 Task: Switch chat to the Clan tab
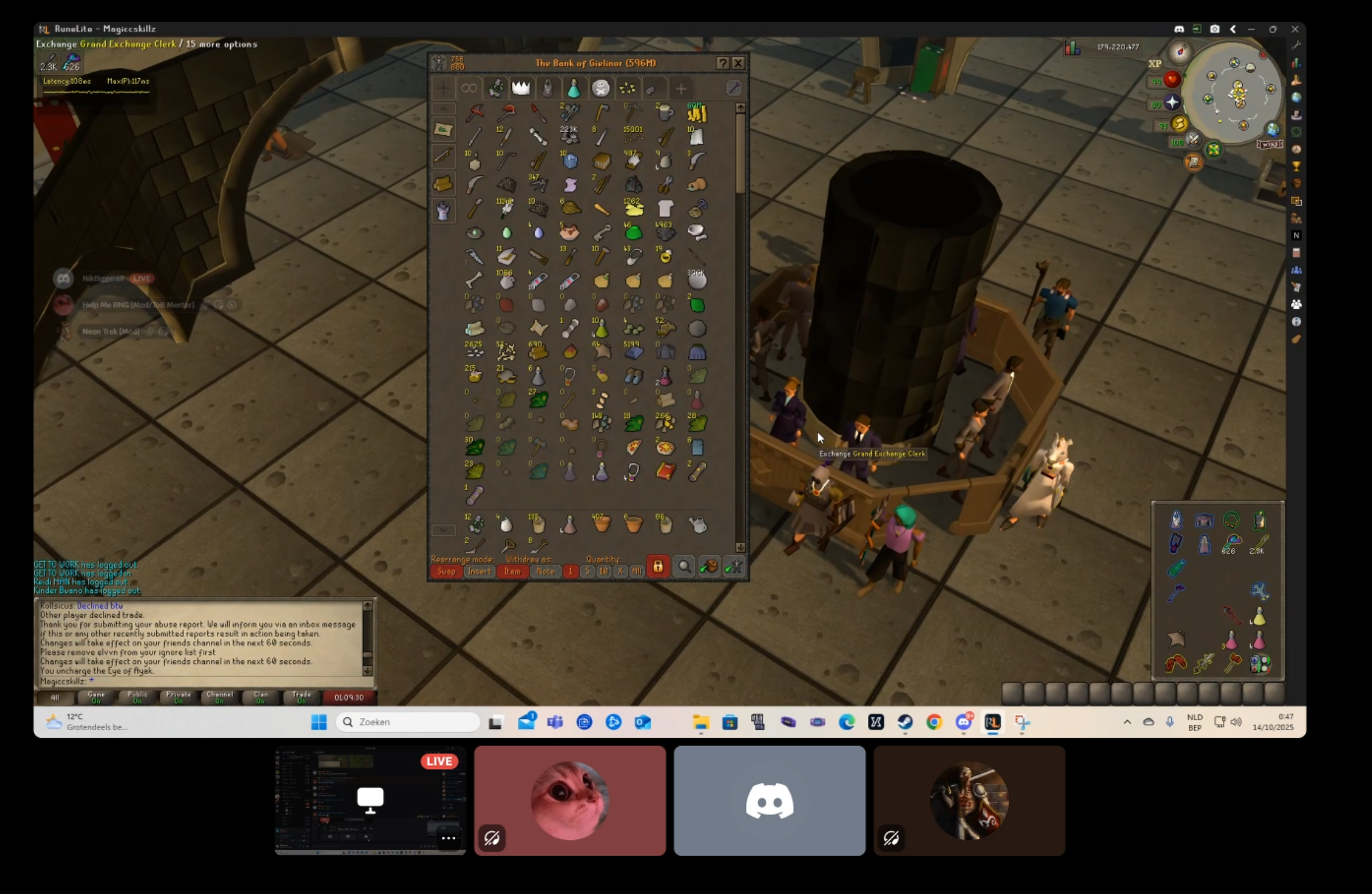coord(261,697)
